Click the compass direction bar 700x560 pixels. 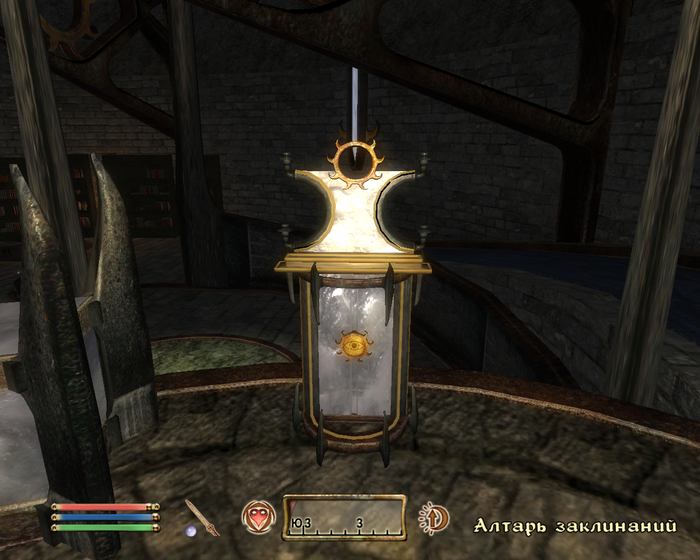344,517
